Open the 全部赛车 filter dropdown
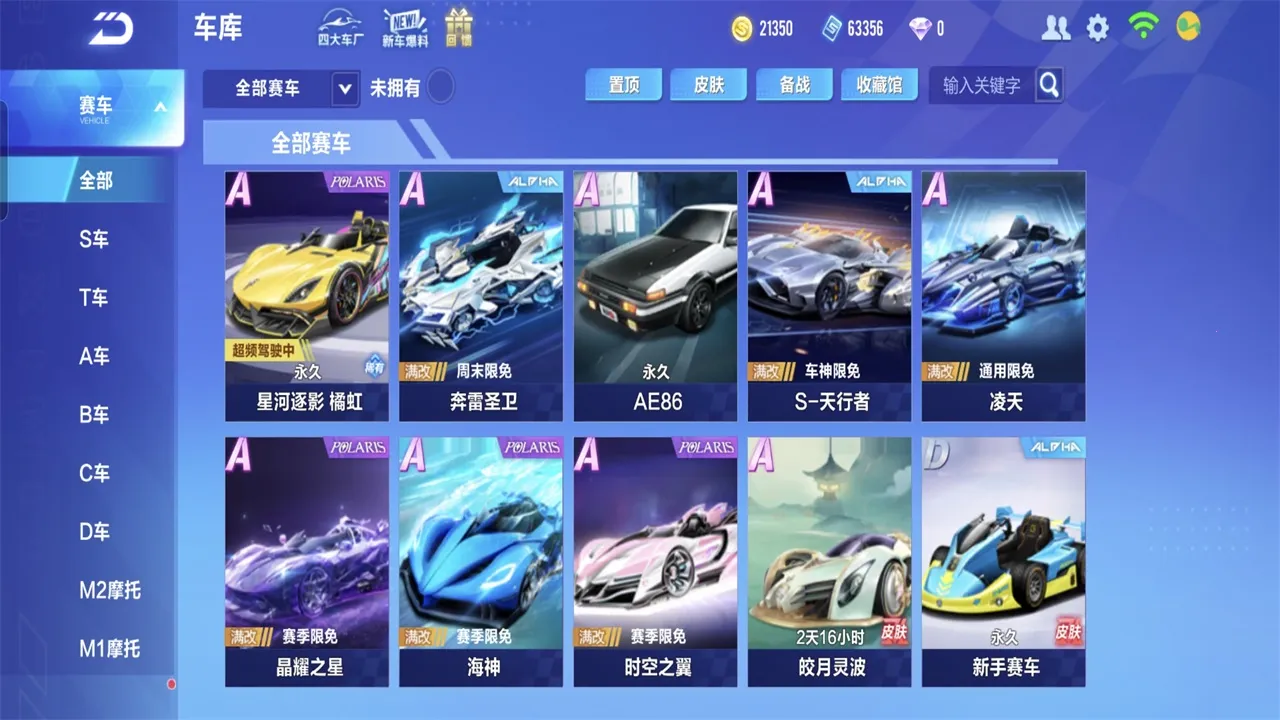Image resolution: width=1280 pixels, height=720 pixels. click(x=281, y=88)
